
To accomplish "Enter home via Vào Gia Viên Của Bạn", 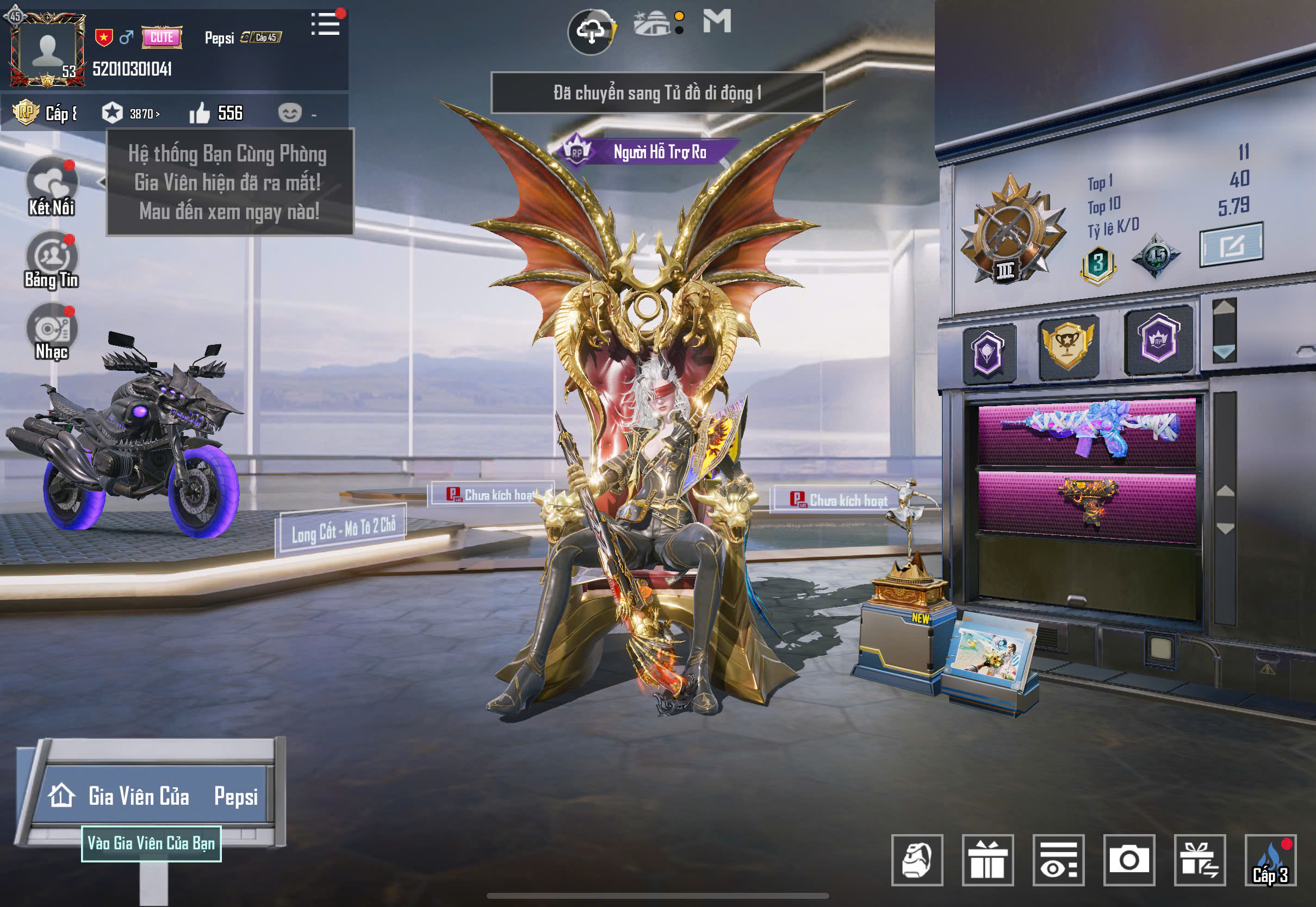I will (x=151, y=843).
